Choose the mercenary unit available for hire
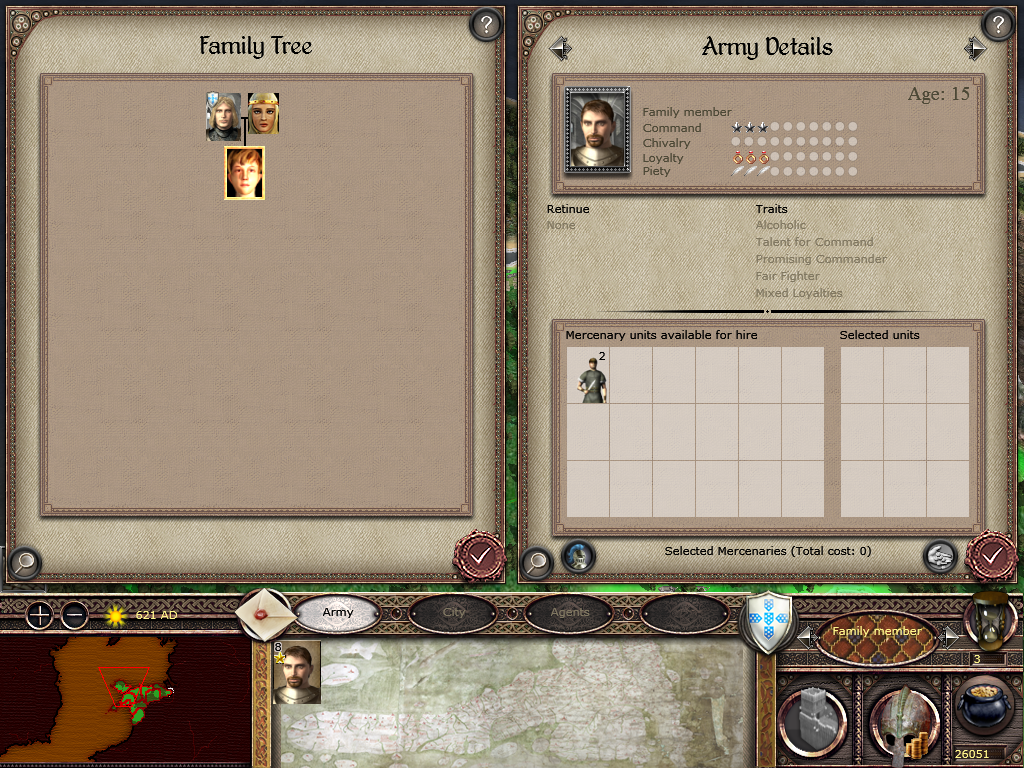Image resolution: width=1024 pixels, height=768 pixels. 588,376
